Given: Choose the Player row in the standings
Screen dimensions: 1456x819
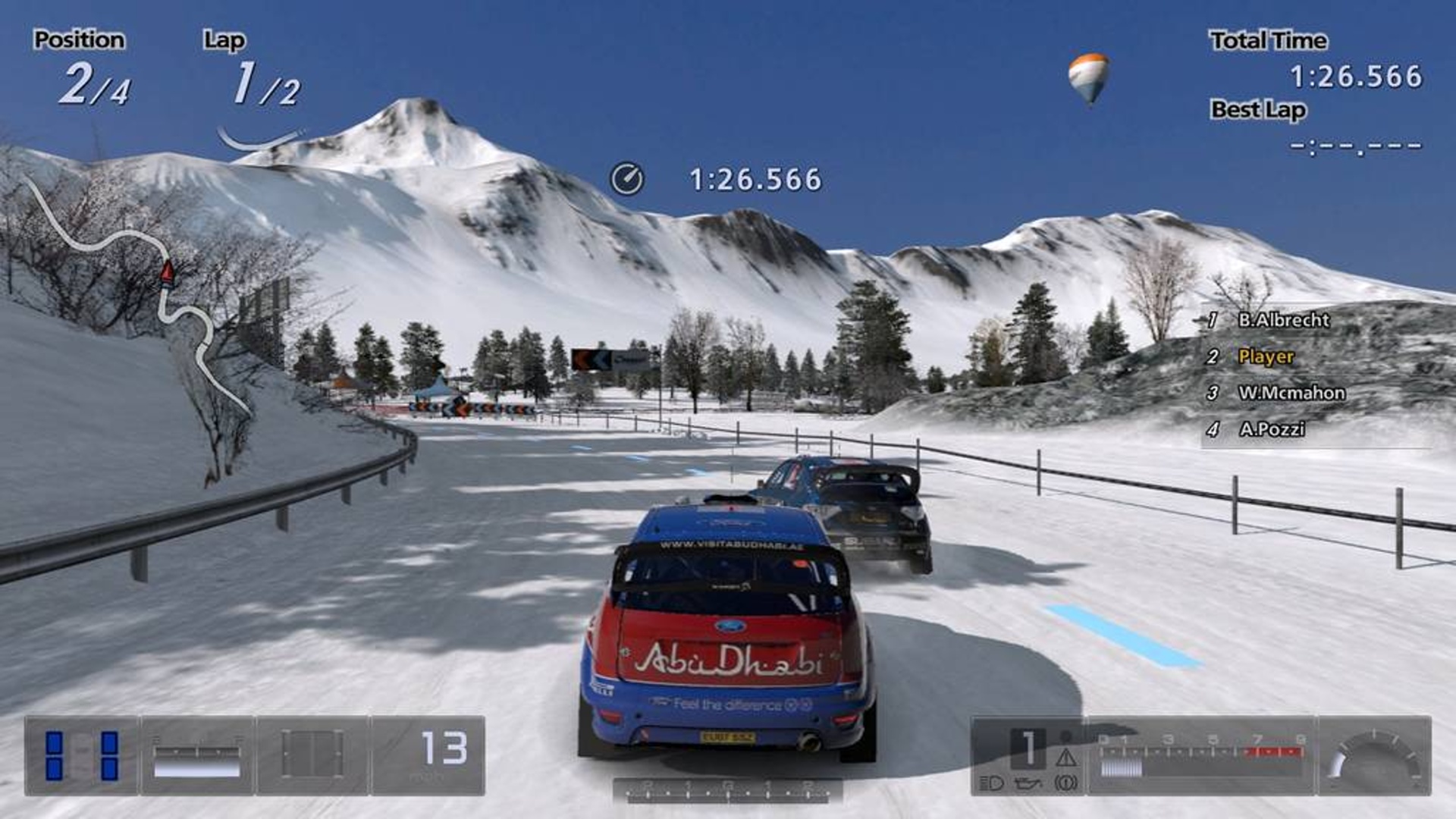Looking at the screenshot, I should point(1266,356).
